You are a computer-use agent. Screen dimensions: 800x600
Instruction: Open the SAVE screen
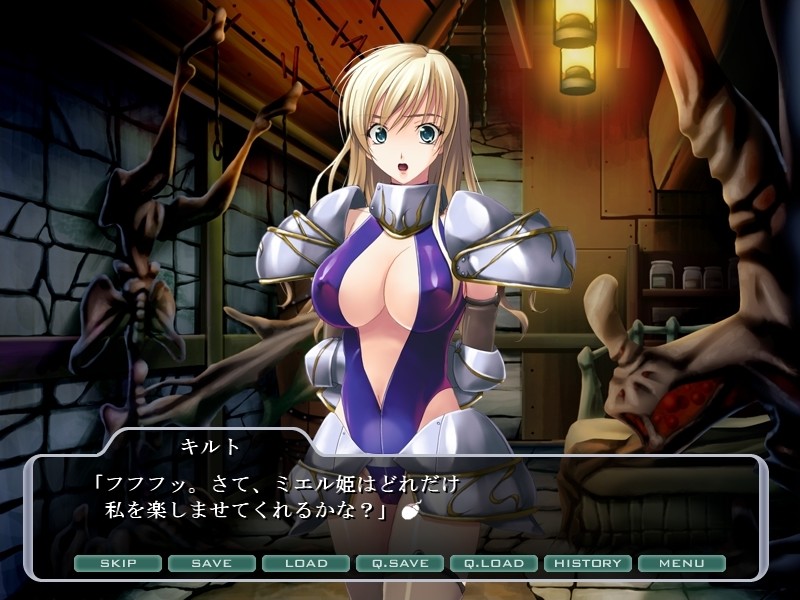212,563
